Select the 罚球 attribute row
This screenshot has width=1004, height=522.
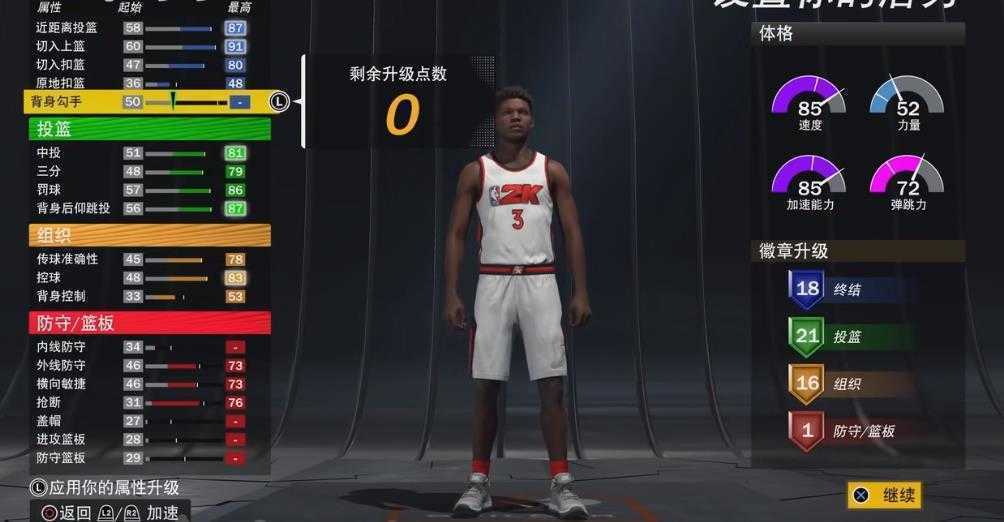coord(140,189)
